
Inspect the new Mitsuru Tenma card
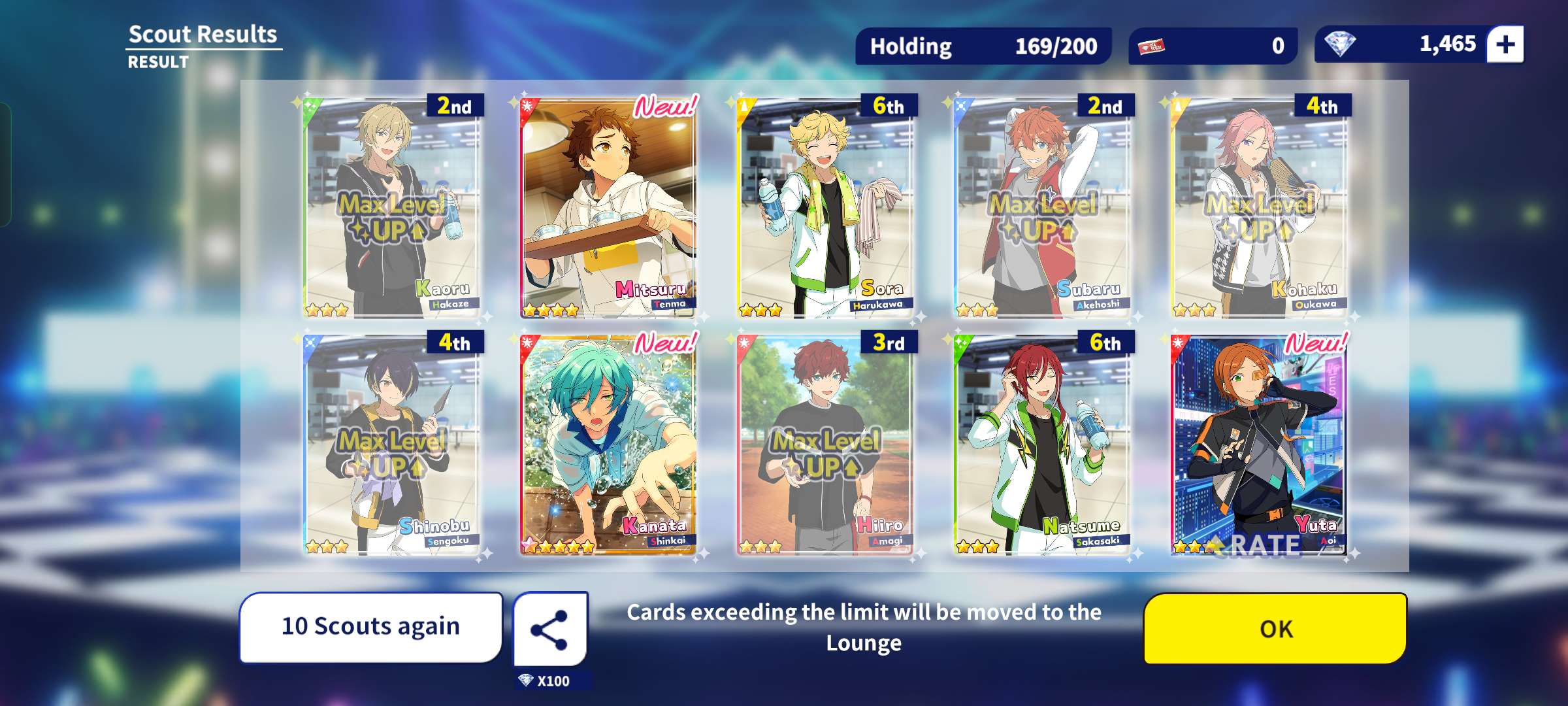(x=608, y=208)
